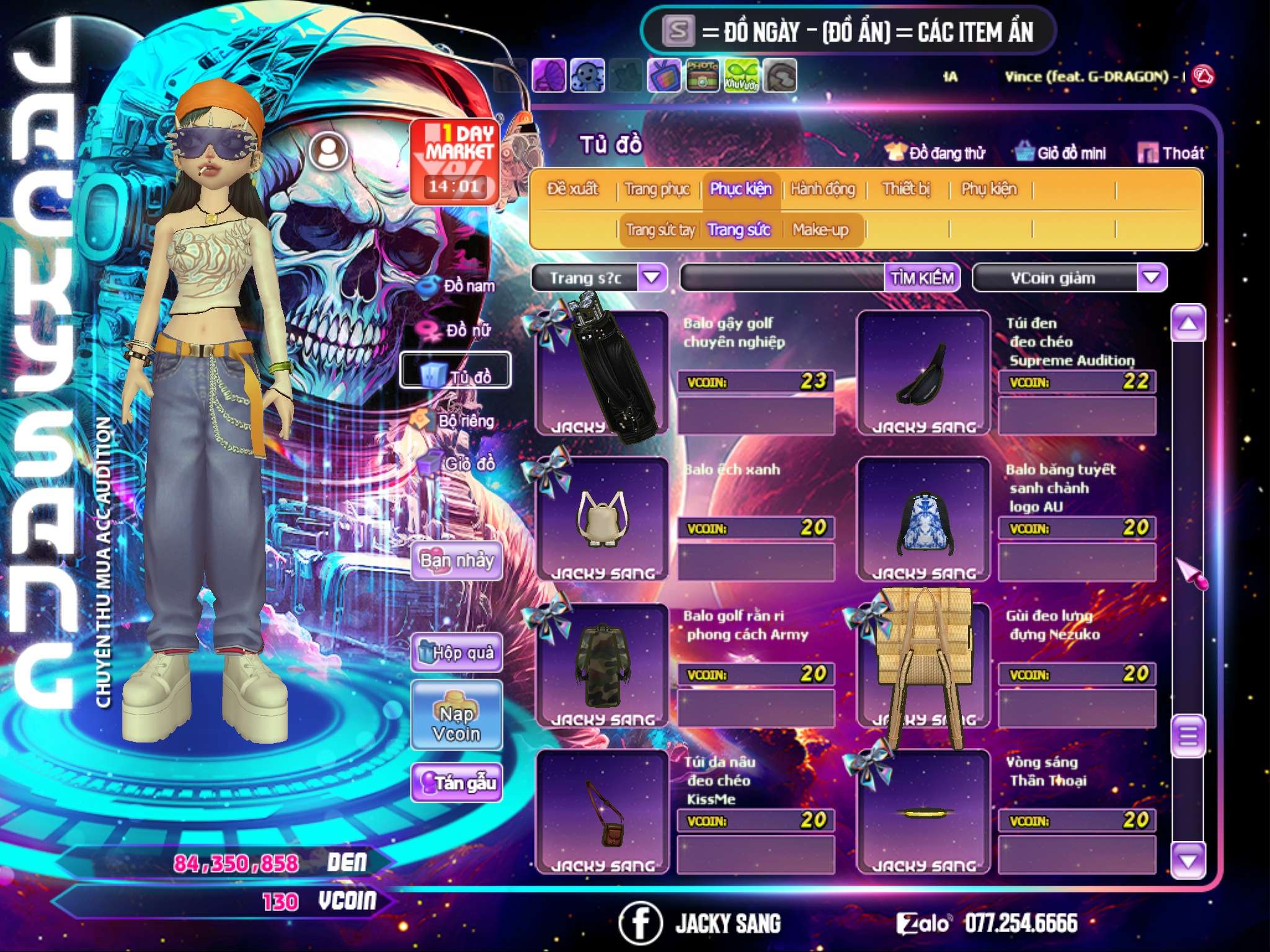
Task: Open the VCoin giảm sort dropdown
Action: (1151, 278)
